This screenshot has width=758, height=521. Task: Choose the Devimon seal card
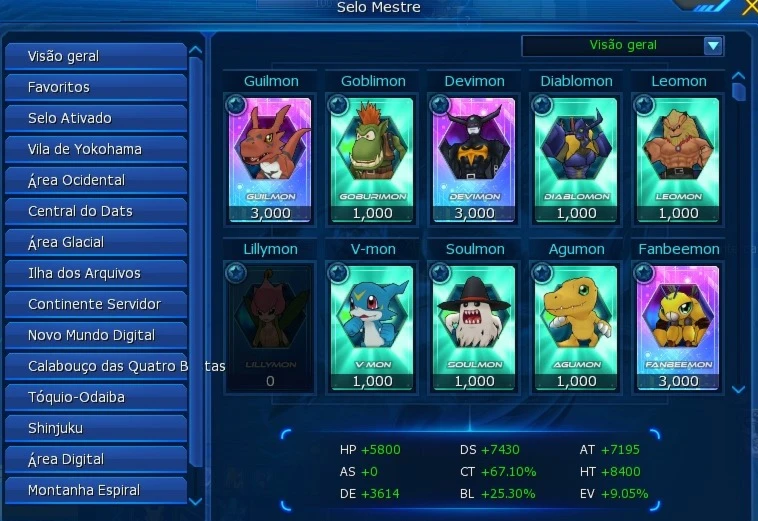475,158
